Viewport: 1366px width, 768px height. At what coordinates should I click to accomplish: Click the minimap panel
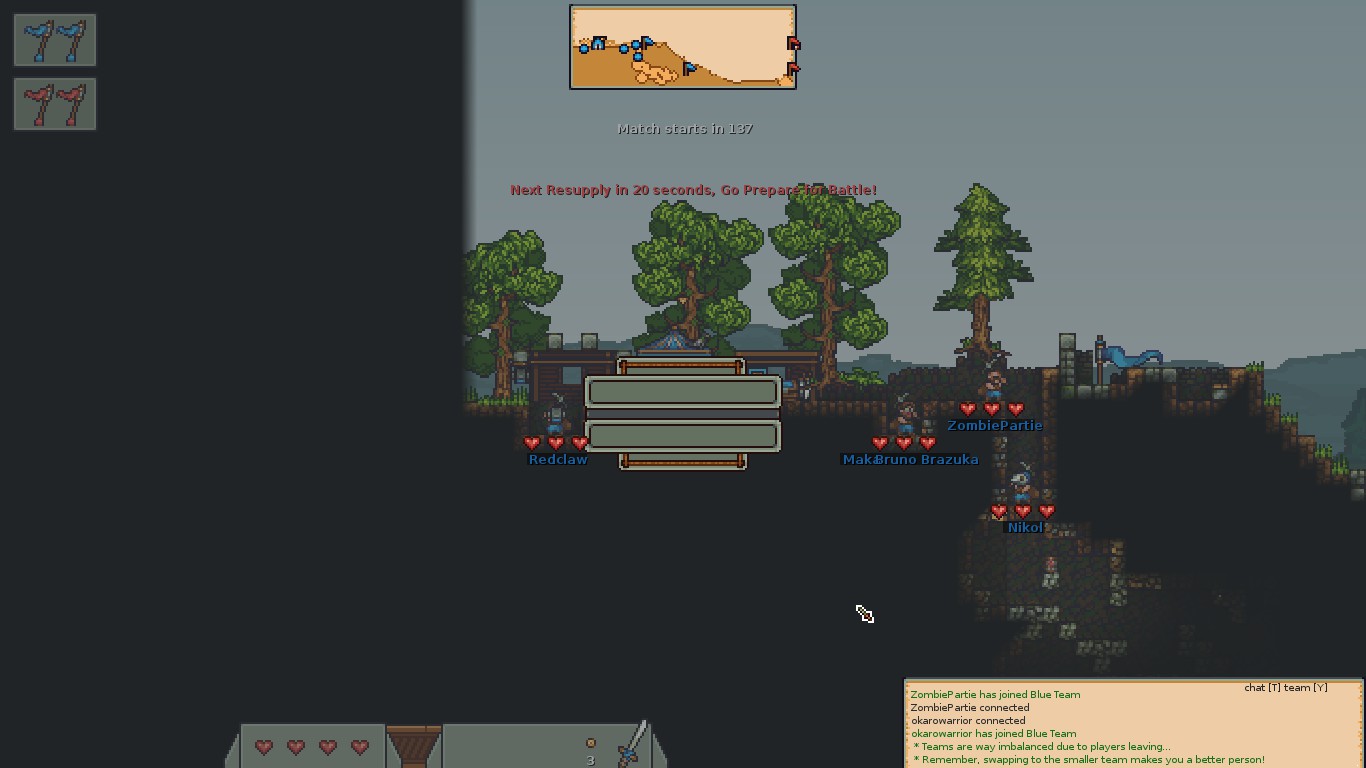point(683,47)
